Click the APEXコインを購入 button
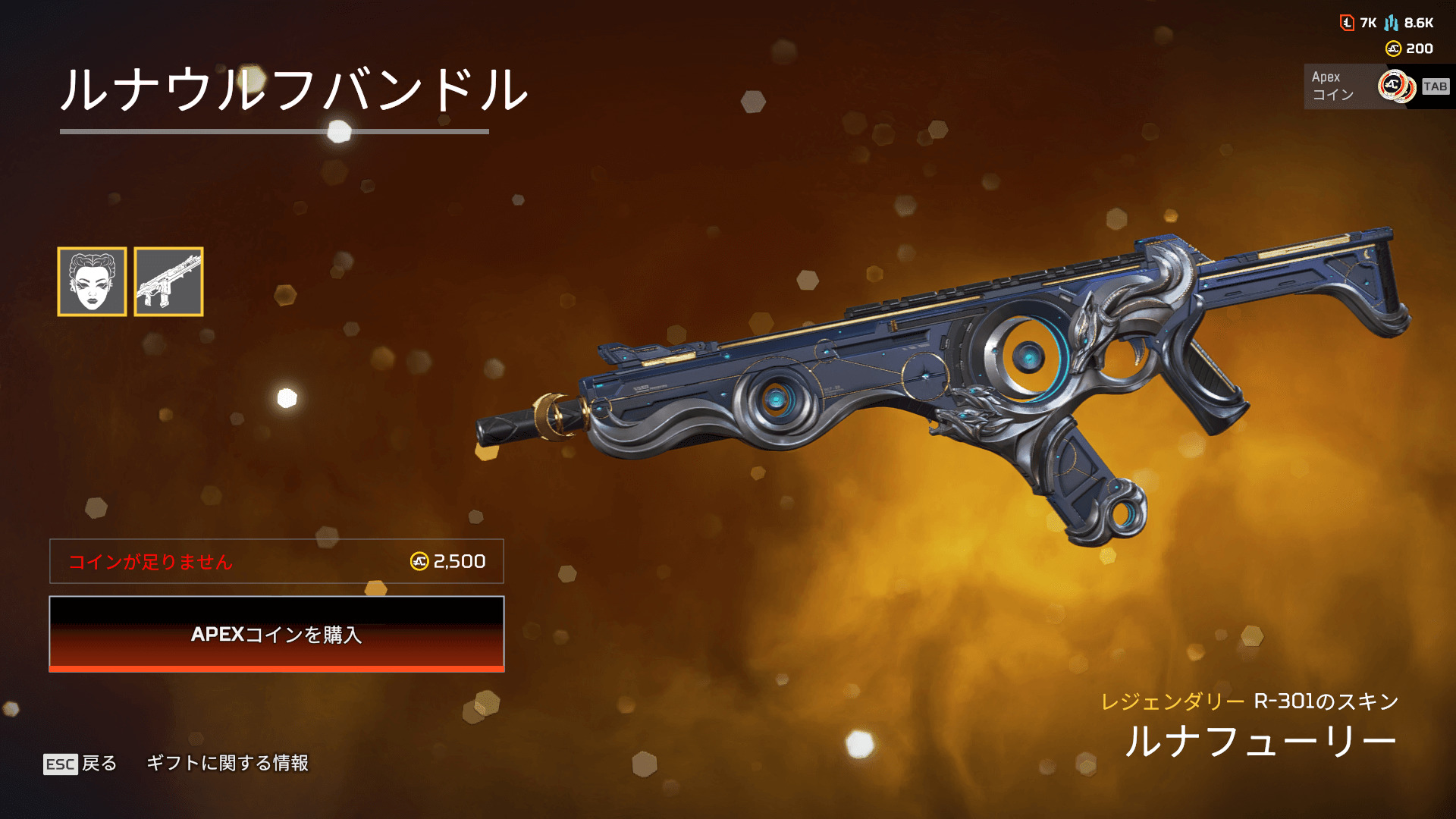The image size is (1456, 819). click(277, 634)
